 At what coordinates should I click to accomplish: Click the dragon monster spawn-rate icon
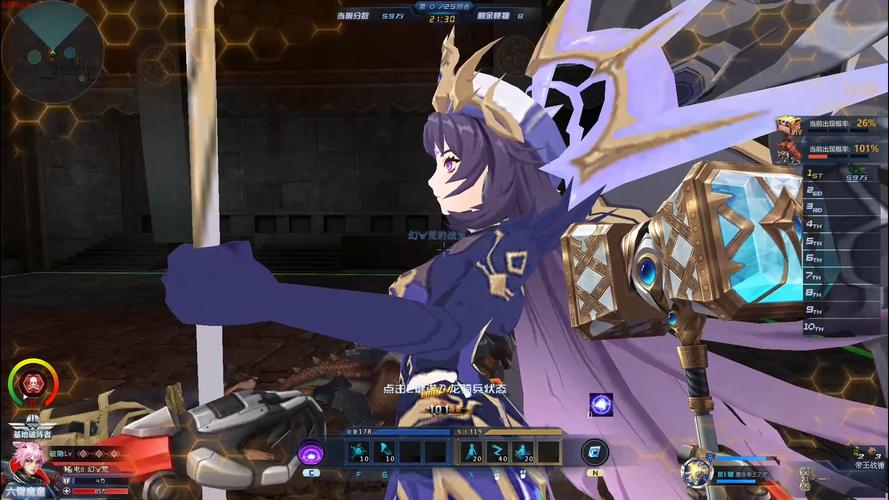click(x=790, y=150)
